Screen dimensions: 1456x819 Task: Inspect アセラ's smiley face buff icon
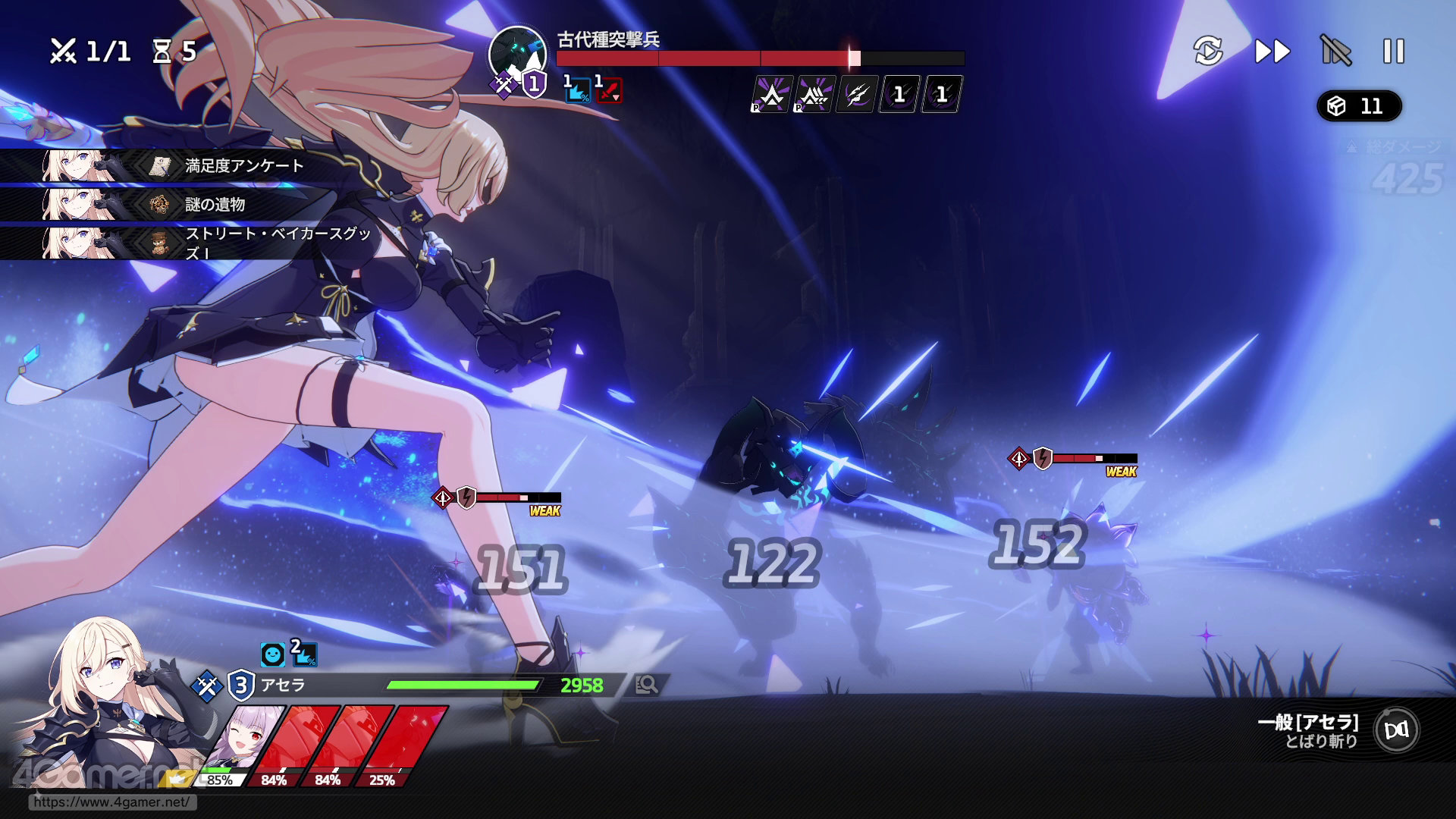click(x=272, y=654)
